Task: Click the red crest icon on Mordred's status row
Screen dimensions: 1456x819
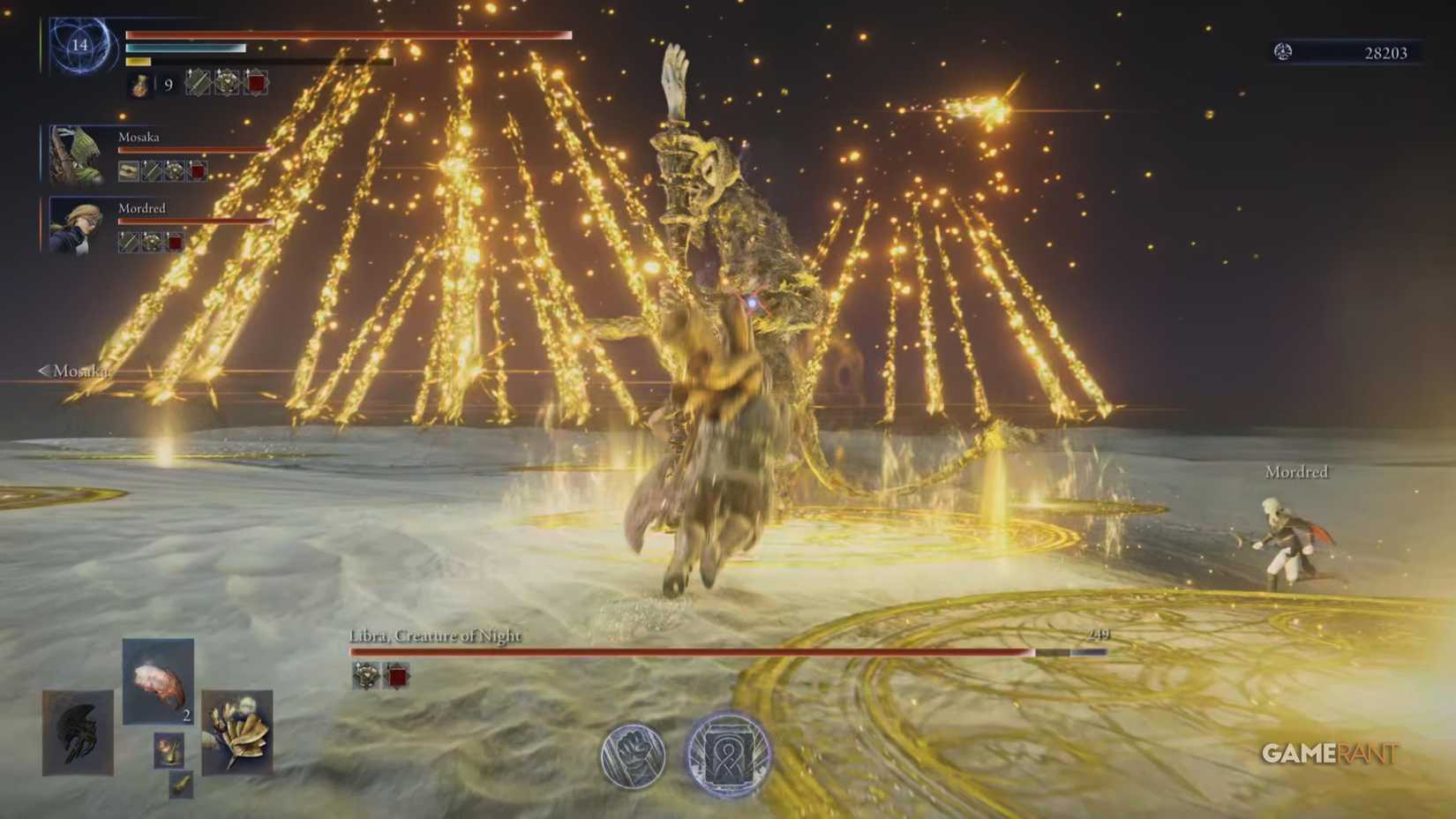Action: 175,243
